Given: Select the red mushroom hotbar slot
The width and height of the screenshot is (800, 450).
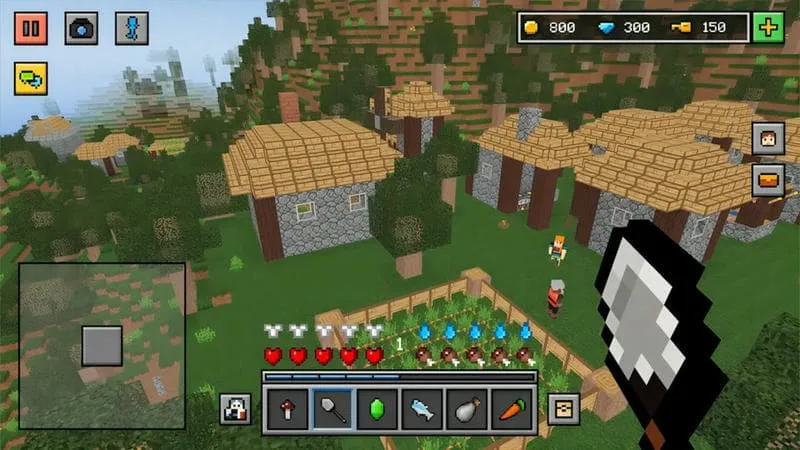Looking at the screenshot, I should (288, 410).
